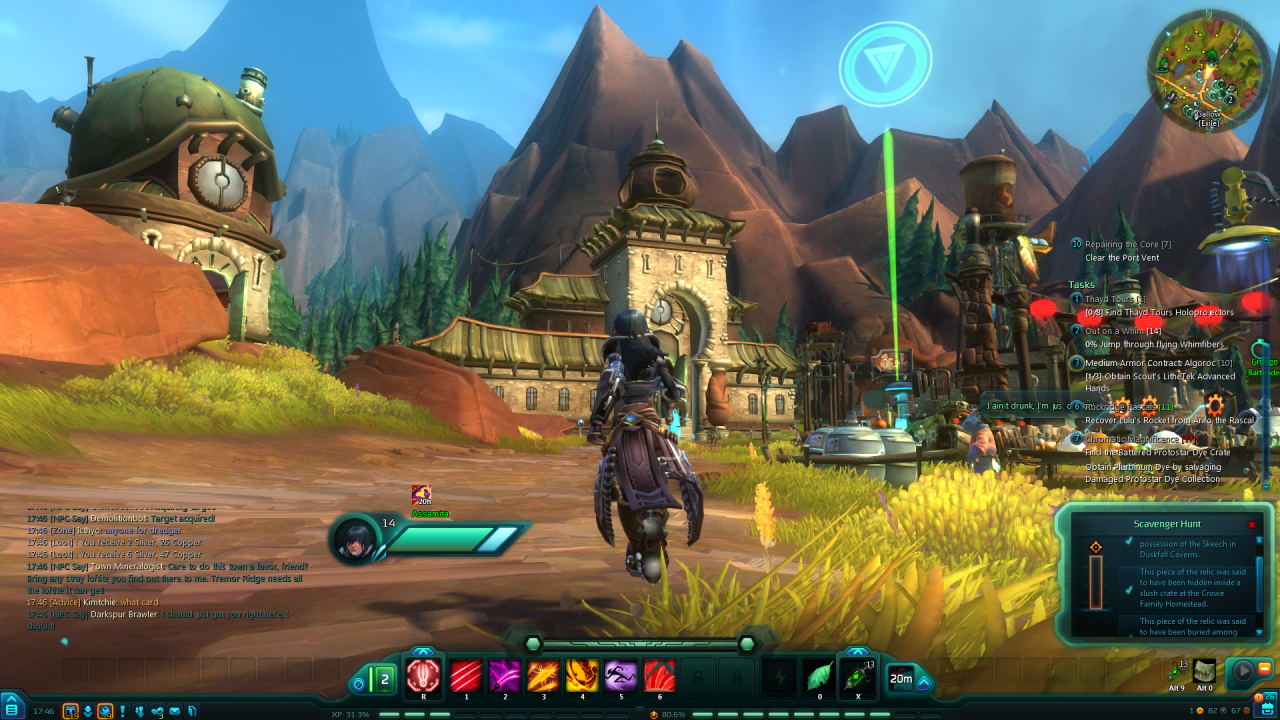Activate the orange strike ability in slot 3
Viewport: 1280px width, 720px height.
pyautogui.click(x=543, y=676)
